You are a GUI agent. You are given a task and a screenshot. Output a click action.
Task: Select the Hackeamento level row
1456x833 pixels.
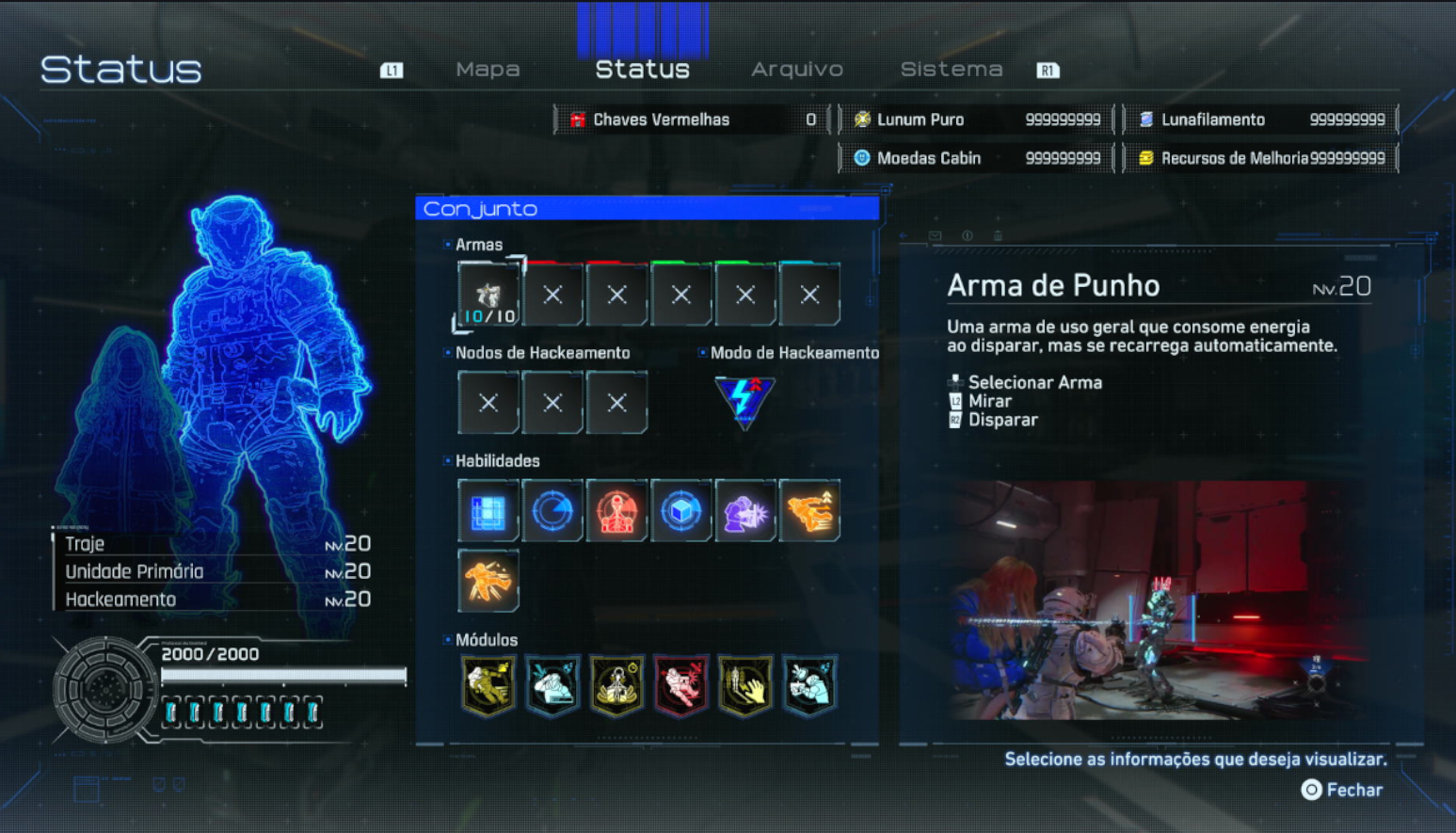pyautogui.click(x=216, y=600)
